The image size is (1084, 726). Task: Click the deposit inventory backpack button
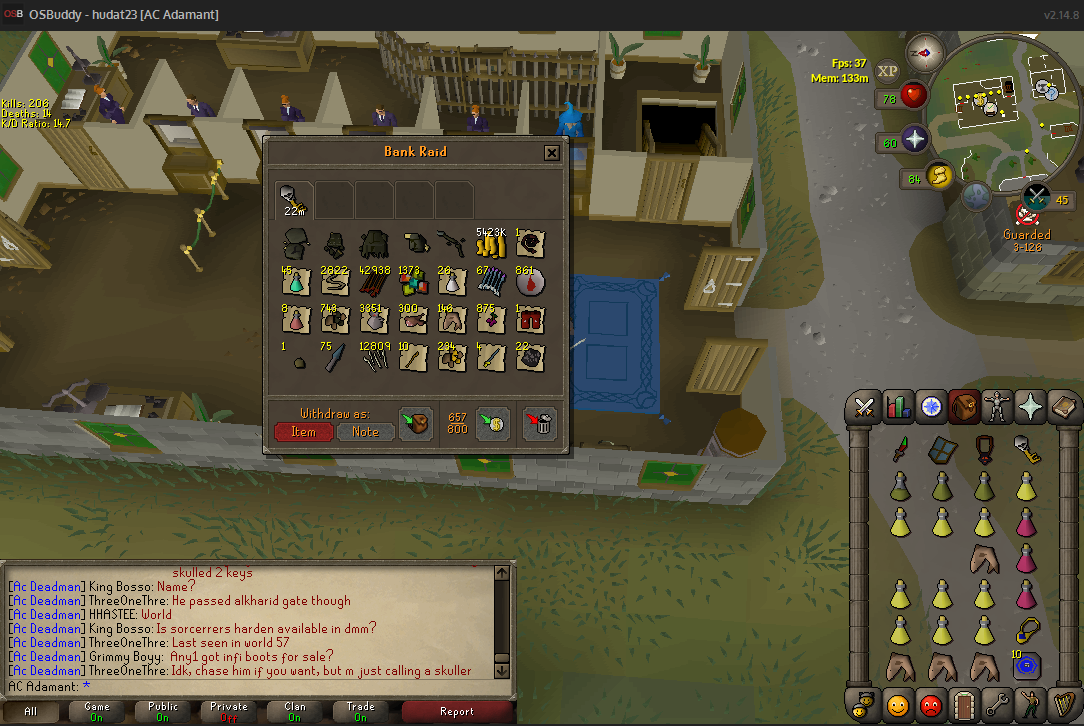(415, 424)
